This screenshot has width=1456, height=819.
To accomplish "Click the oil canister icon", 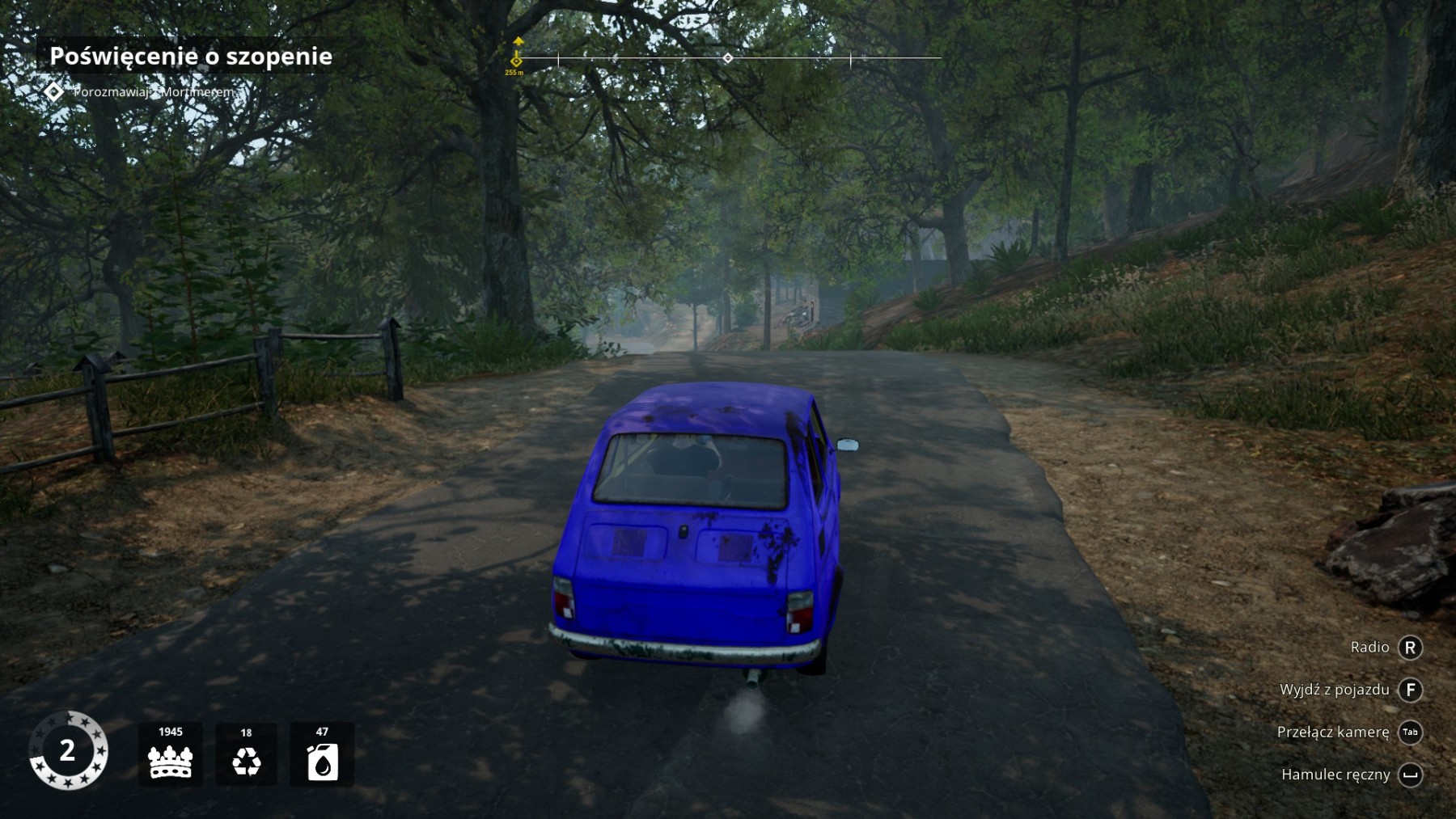I will 322,762.
